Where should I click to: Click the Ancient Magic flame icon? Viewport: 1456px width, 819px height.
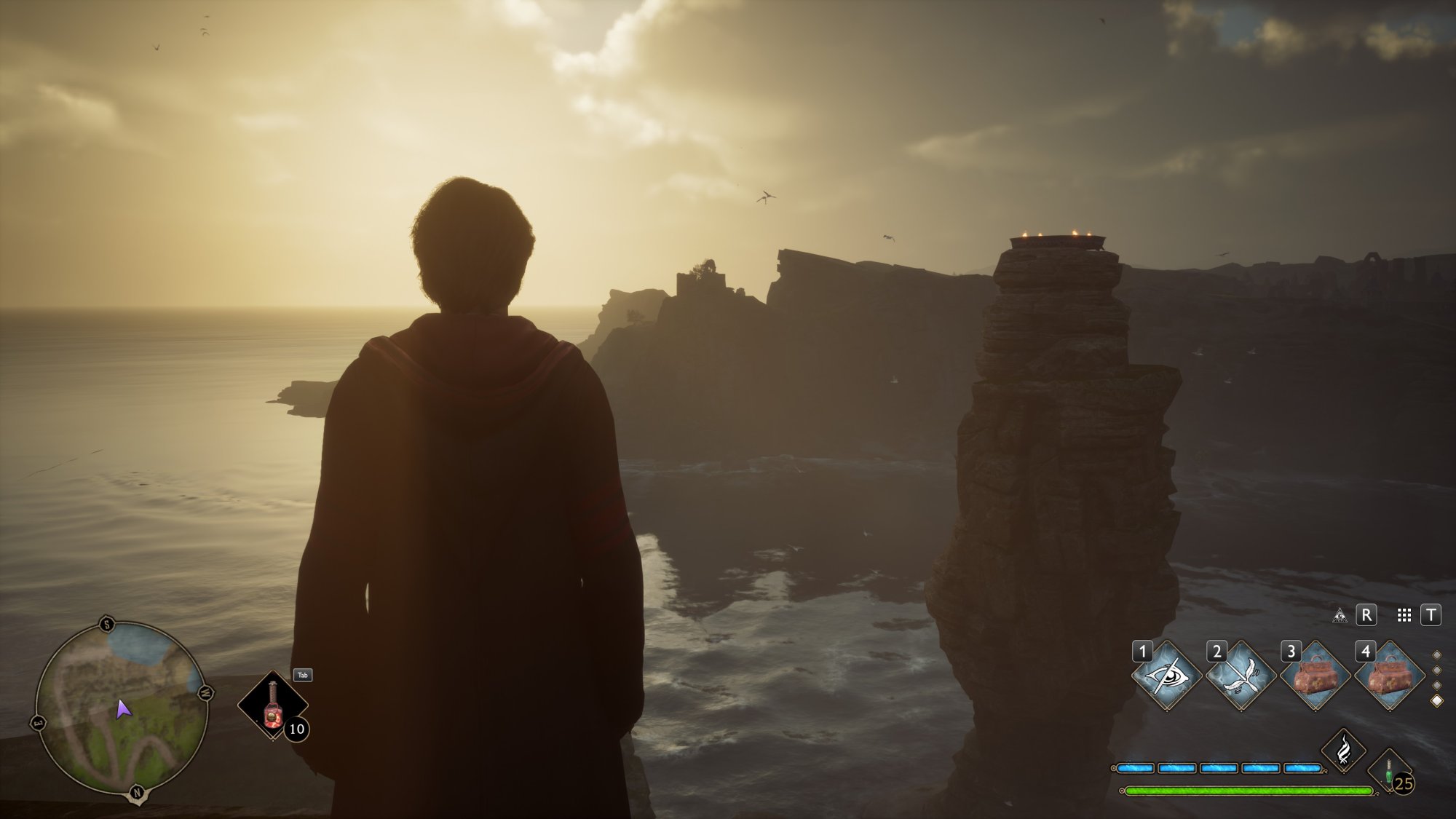[x=1345, y=749]
